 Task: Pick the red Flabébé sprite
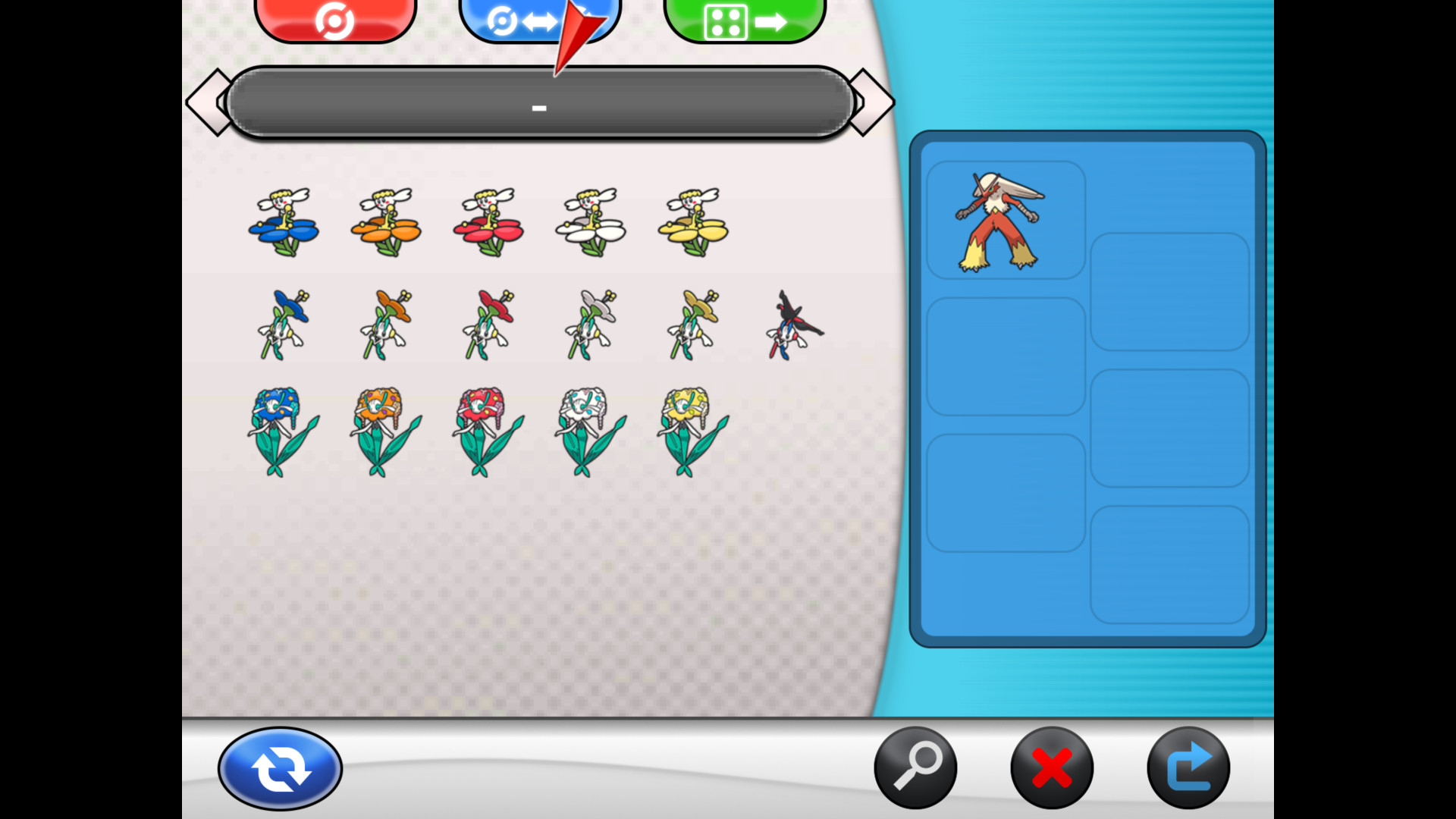pos(488,222)
